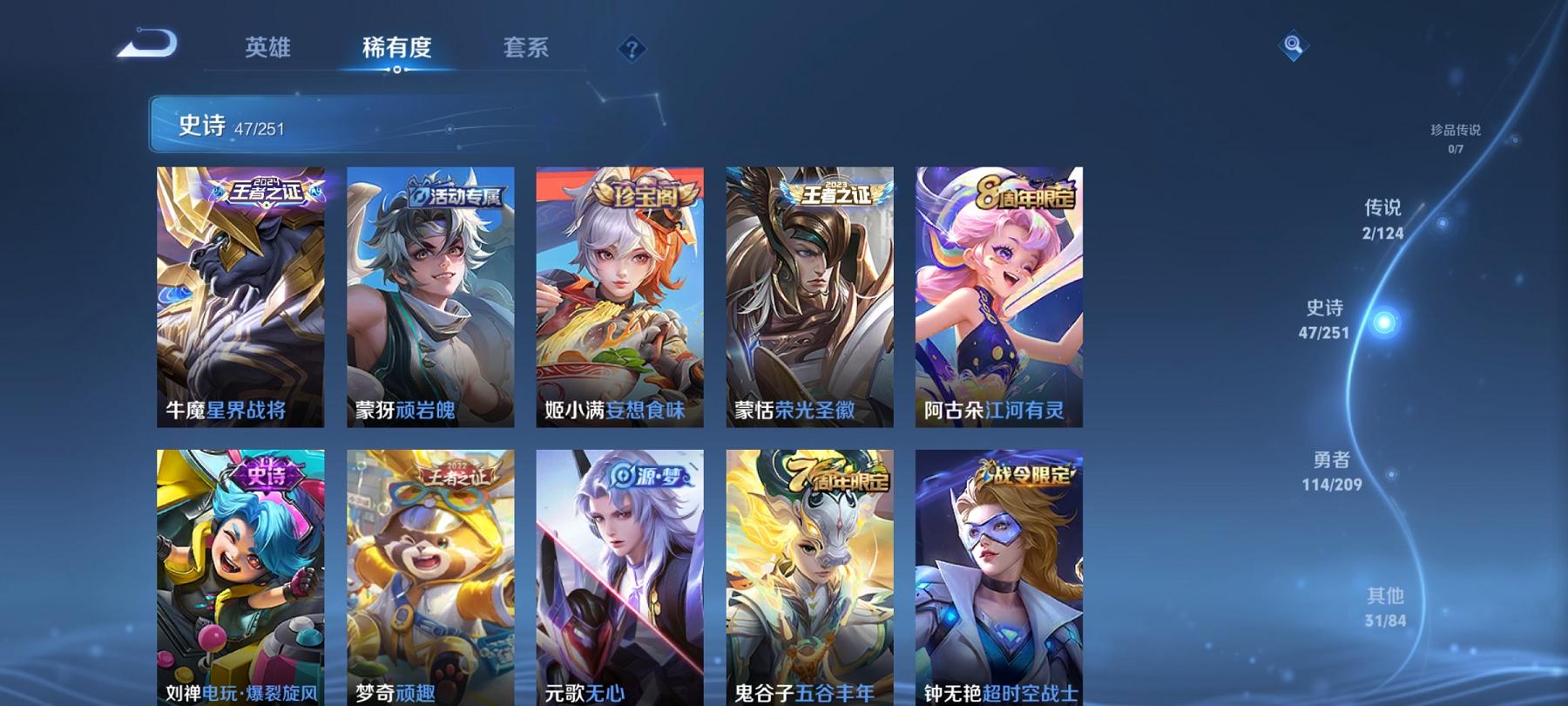Switch to the 套系 tab
1568x706 pixels.
[527, 50]
